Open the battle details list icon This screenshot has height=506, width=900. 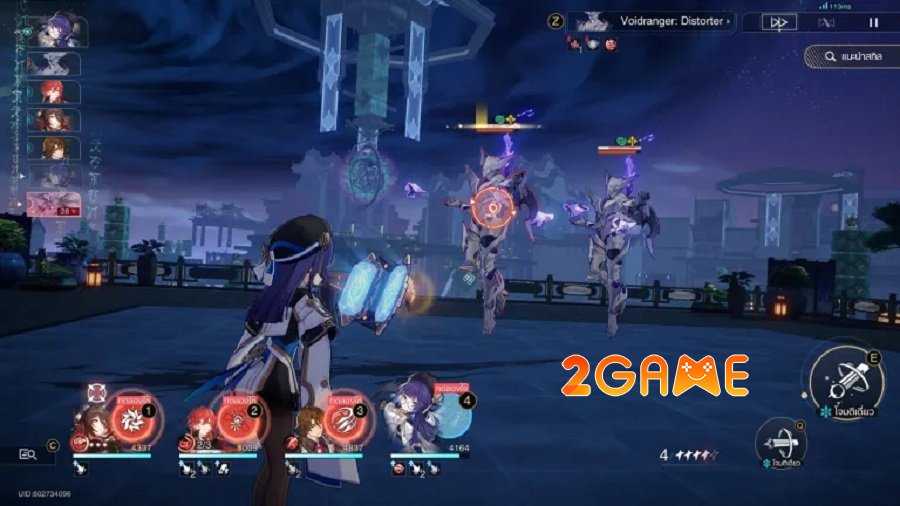tap(28, 455)
